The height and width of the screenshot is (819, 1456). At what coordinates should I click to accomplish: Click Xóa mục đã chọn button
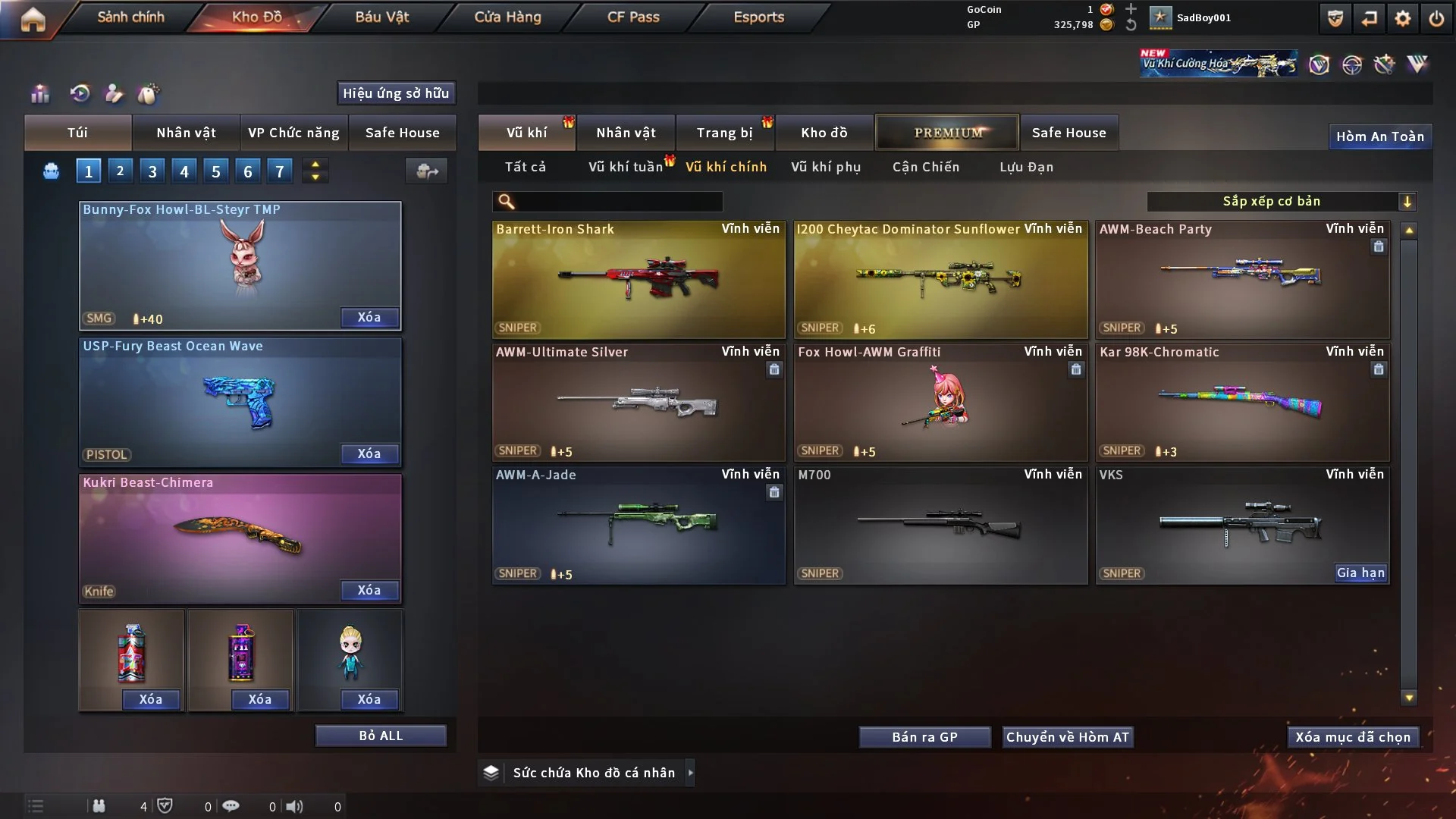pyautogui.click(x=1353, y=737)
